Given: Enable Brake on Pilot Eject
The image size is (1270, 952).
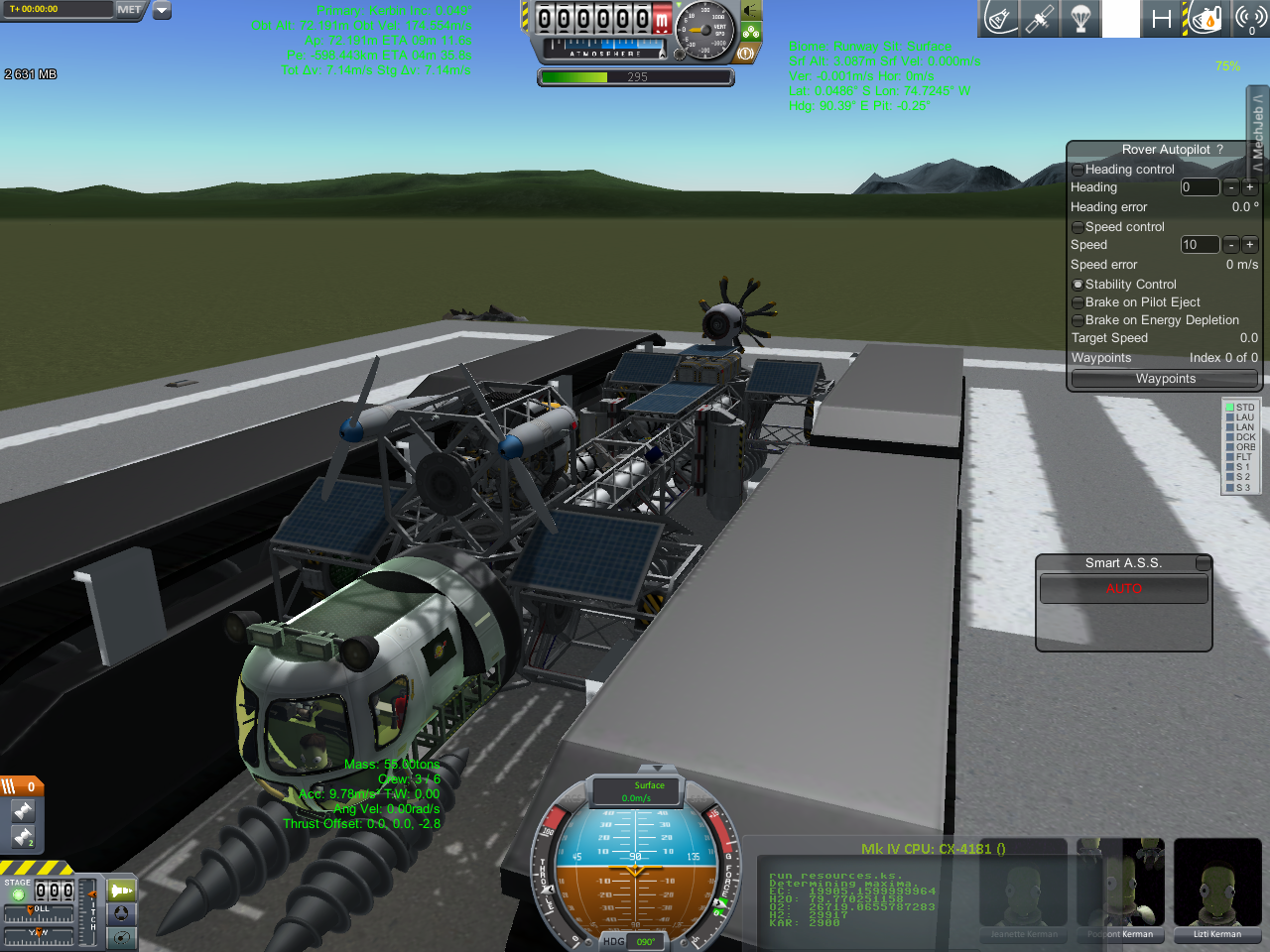Looking at the screenshot, I should coord(1078,302).
